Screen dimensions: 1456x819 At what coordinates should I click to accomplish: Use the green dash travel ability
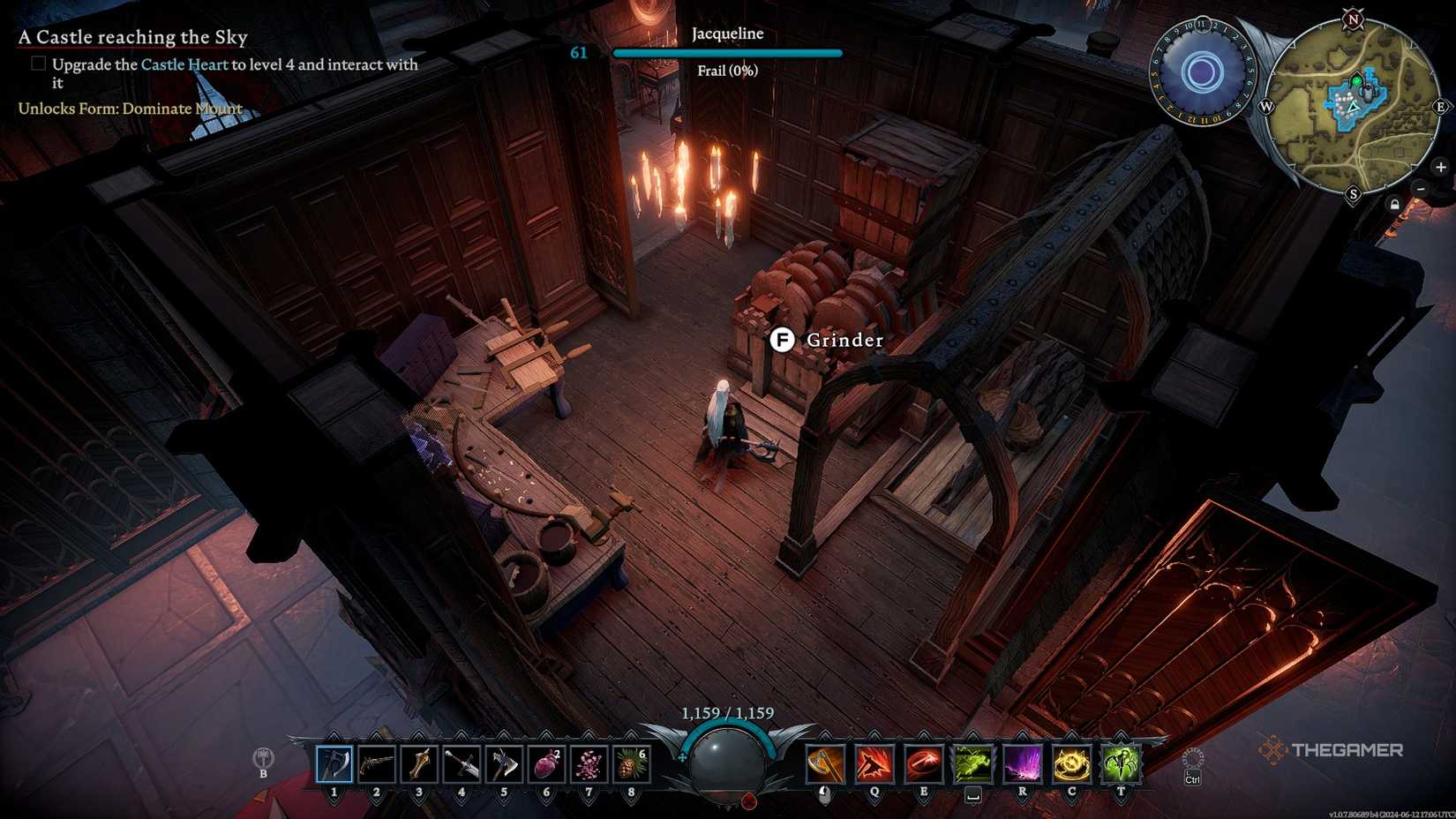(x=973, y=763)
